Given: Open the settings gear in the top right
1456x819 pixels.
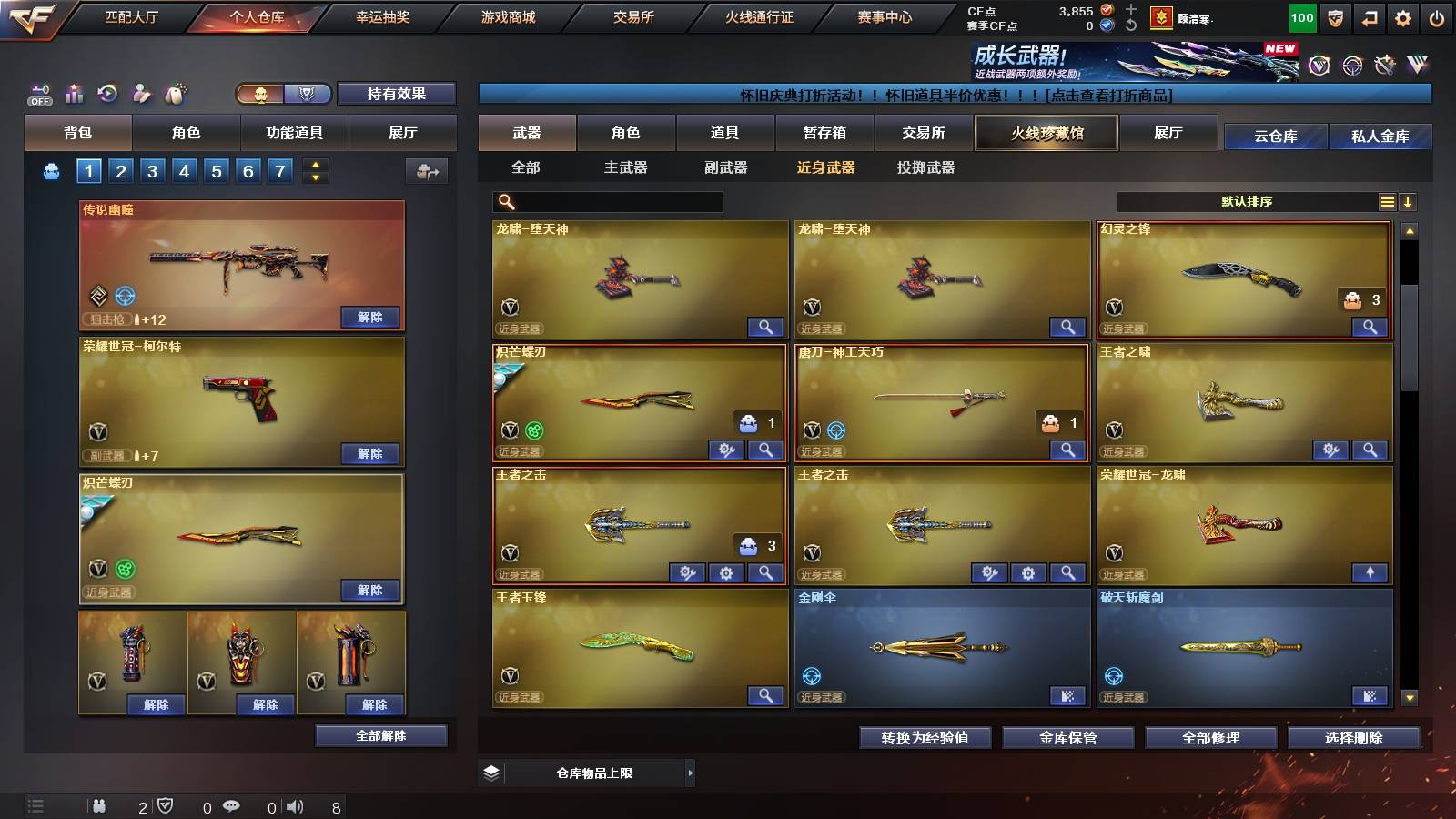Looking at the screenshot, I should coord(1404,16).
